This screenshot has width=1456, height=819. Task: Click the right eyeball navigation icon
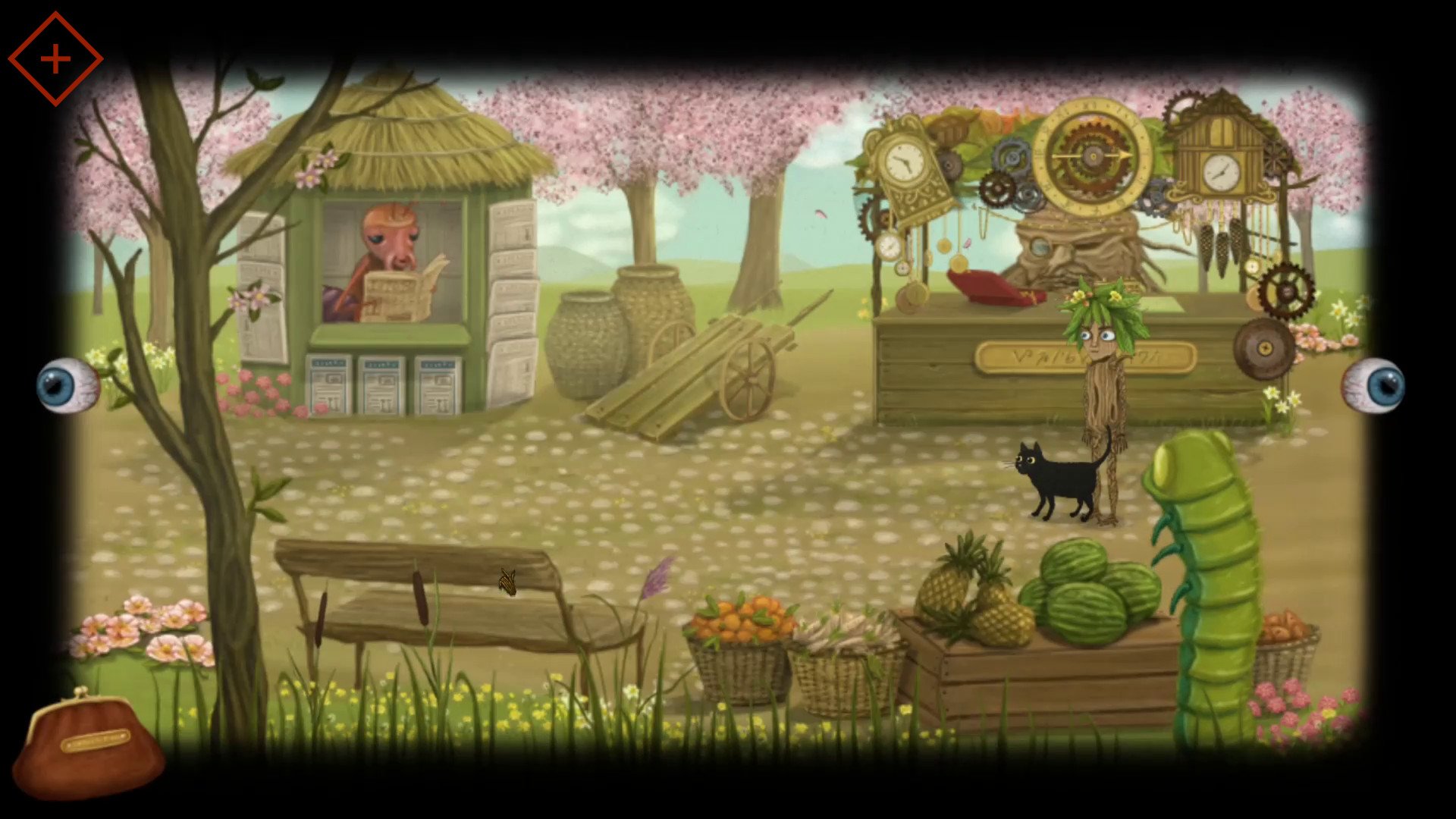pos(1374,385)
